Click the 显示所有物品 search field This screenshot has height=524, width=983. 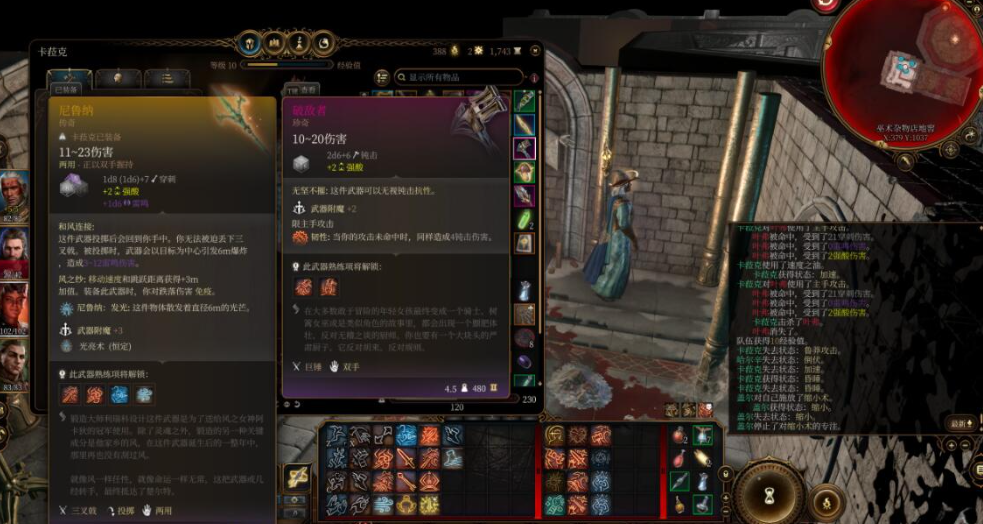(460, 77)
